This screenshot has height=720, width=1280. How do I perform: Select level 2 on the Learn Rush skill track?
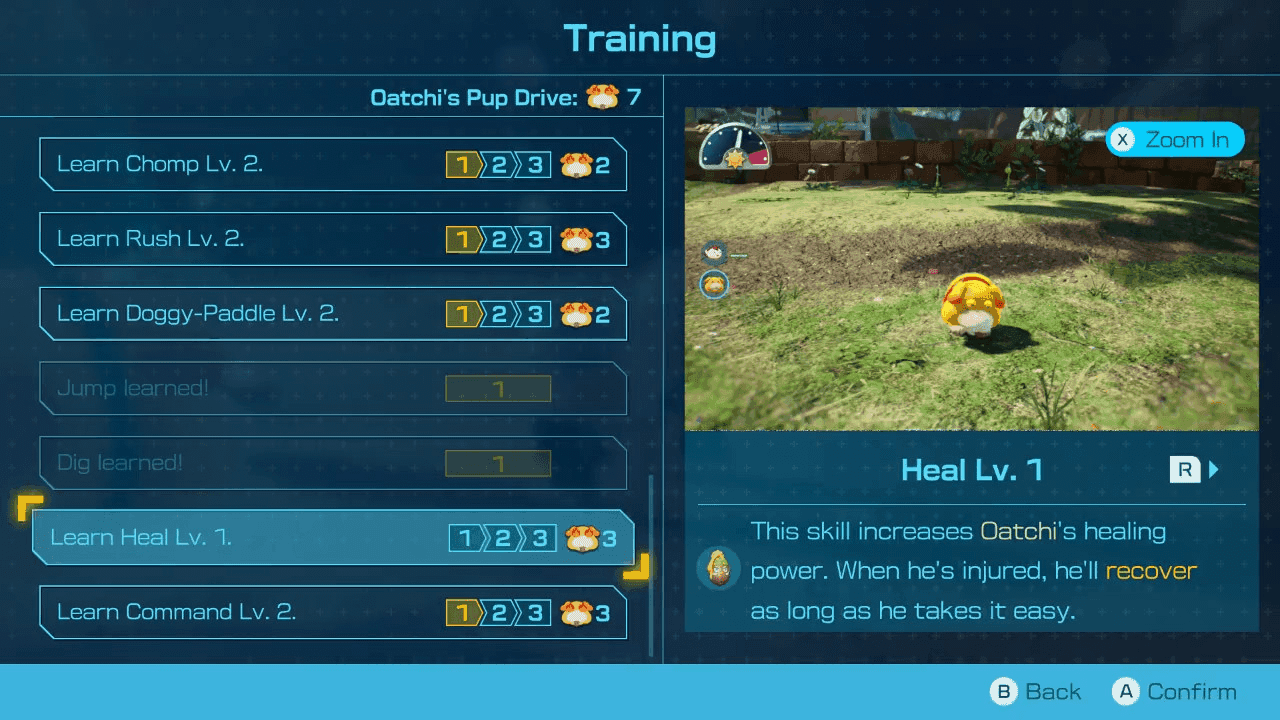(x=498, y=239)
